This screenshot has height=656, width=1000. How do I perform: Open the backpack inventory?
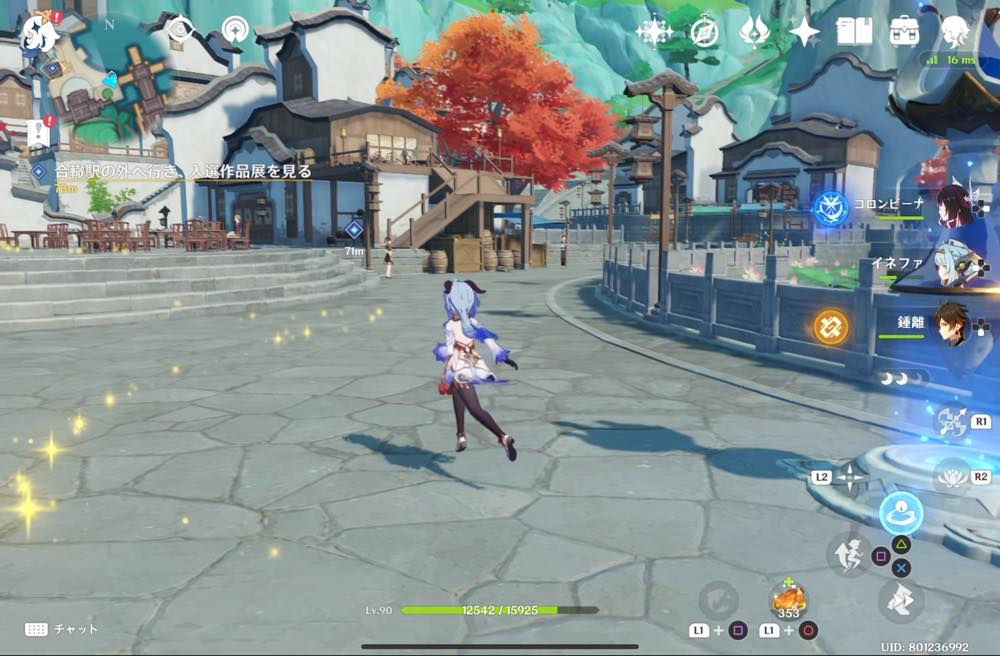pos(905,32)
